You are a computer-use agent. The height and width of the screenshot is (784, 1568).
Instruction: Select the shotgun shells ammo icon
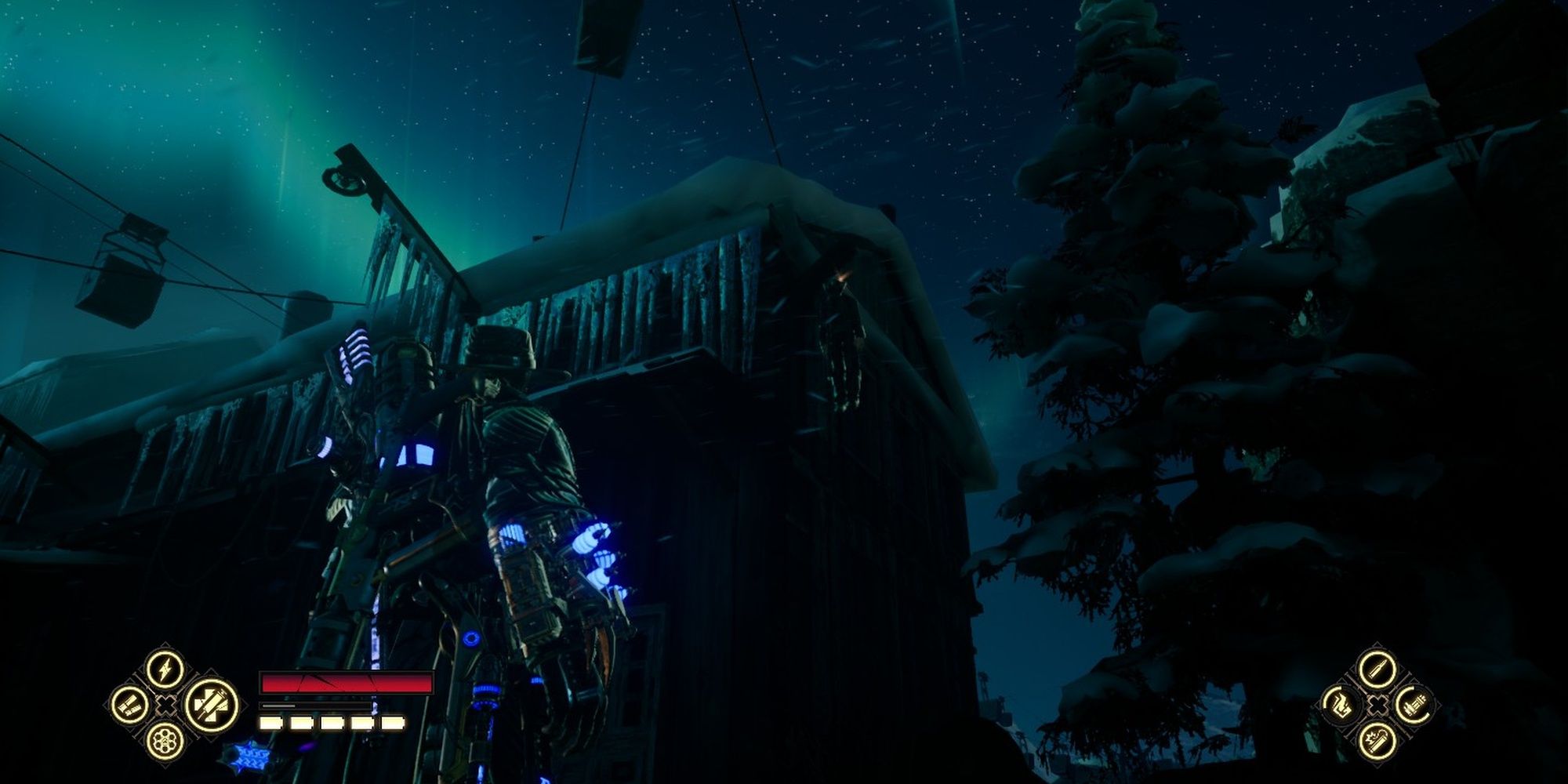(129, 704)
